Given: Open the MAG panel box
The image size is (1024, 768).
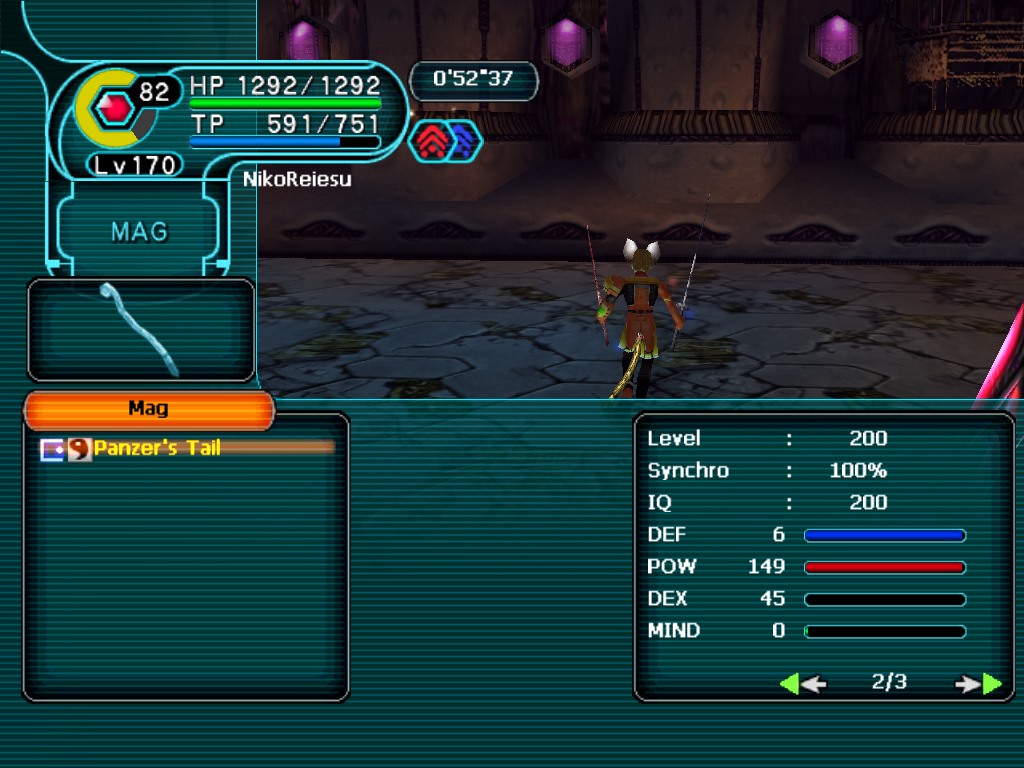Looking at the screenshot, I should (x=139, y=232).
